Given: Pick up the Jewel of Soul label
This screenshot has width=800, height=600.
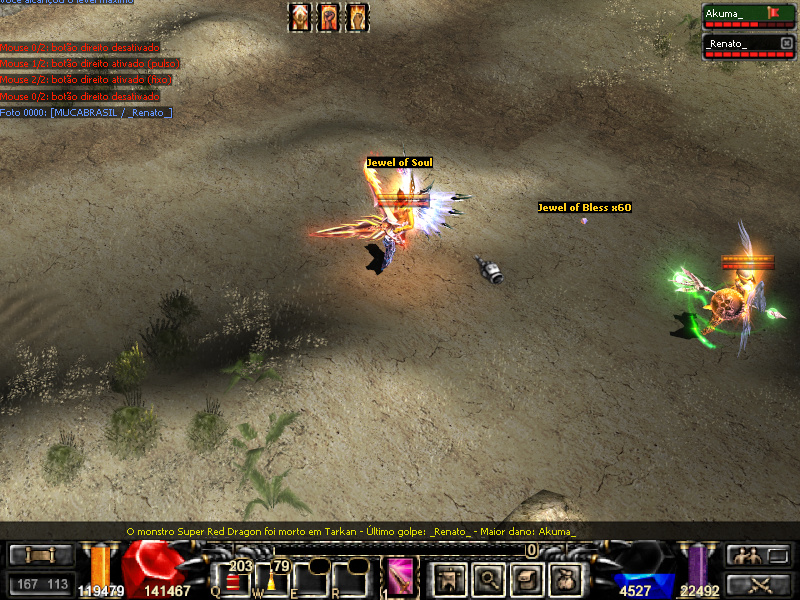Looking at the screenshot, I should [399, 162].
